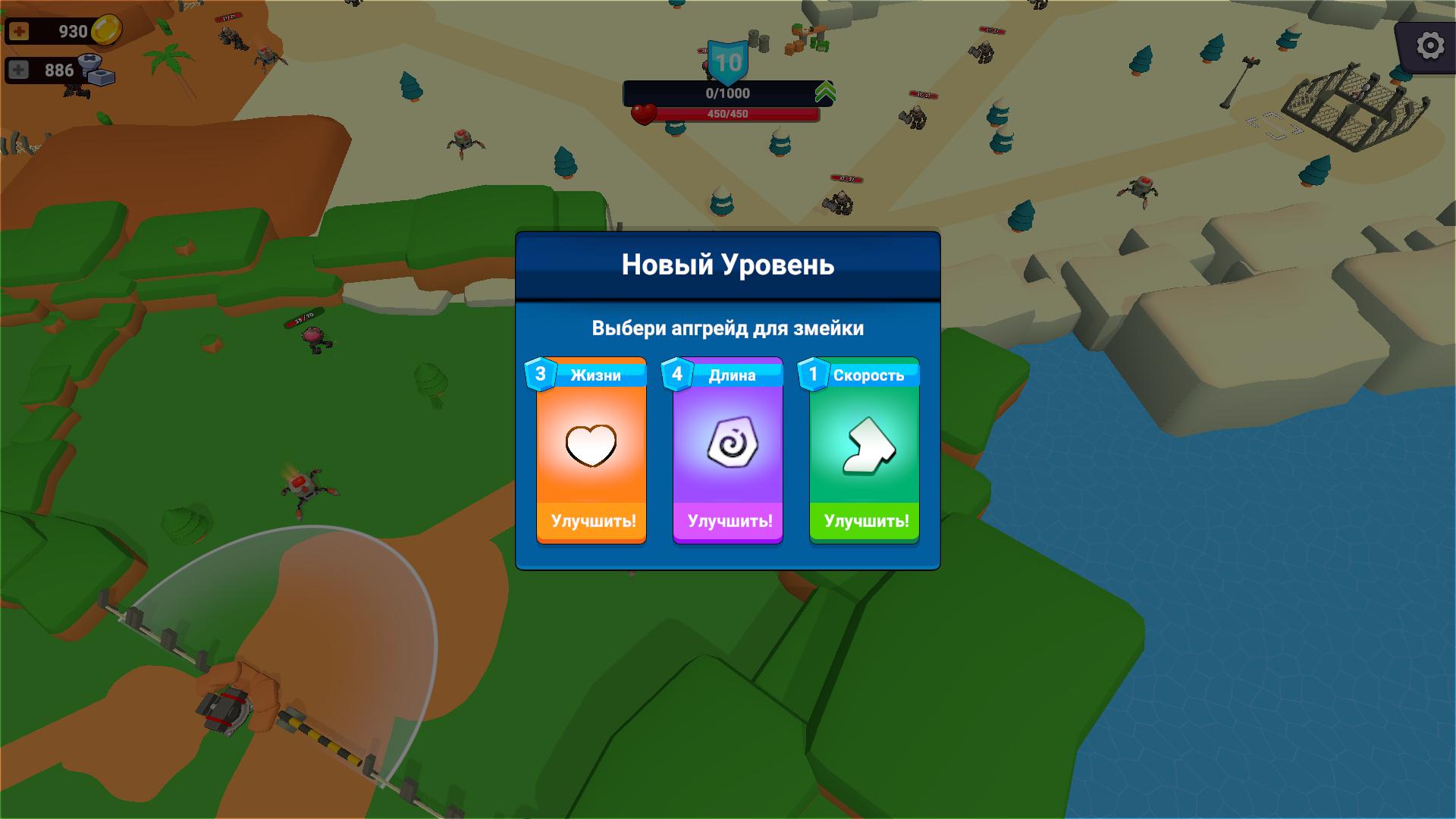Viewport: 1456px width, 819px height.
Task: Click the level 3 badge on the Жизни card
Action: pos(539,372)
